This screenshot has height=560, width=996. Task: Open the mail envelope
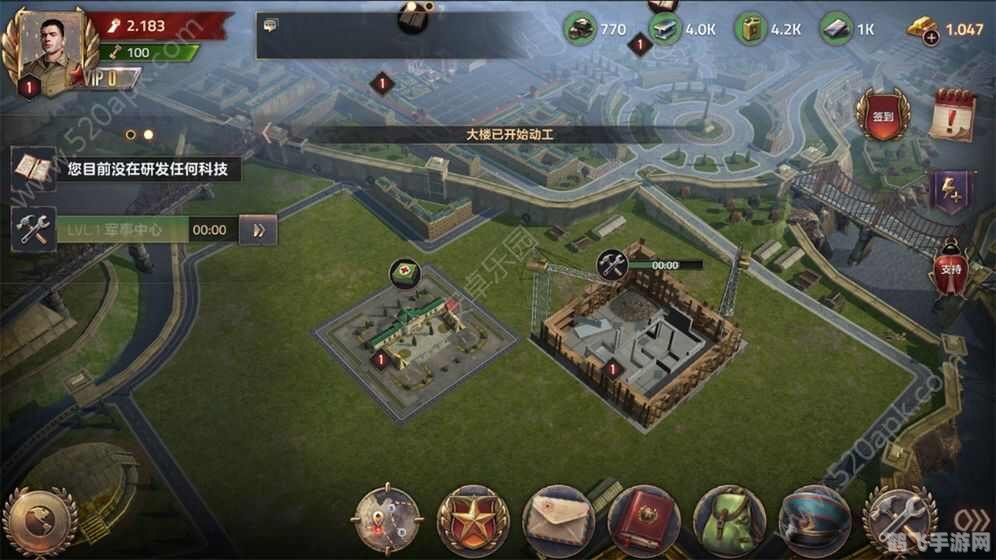558,521
